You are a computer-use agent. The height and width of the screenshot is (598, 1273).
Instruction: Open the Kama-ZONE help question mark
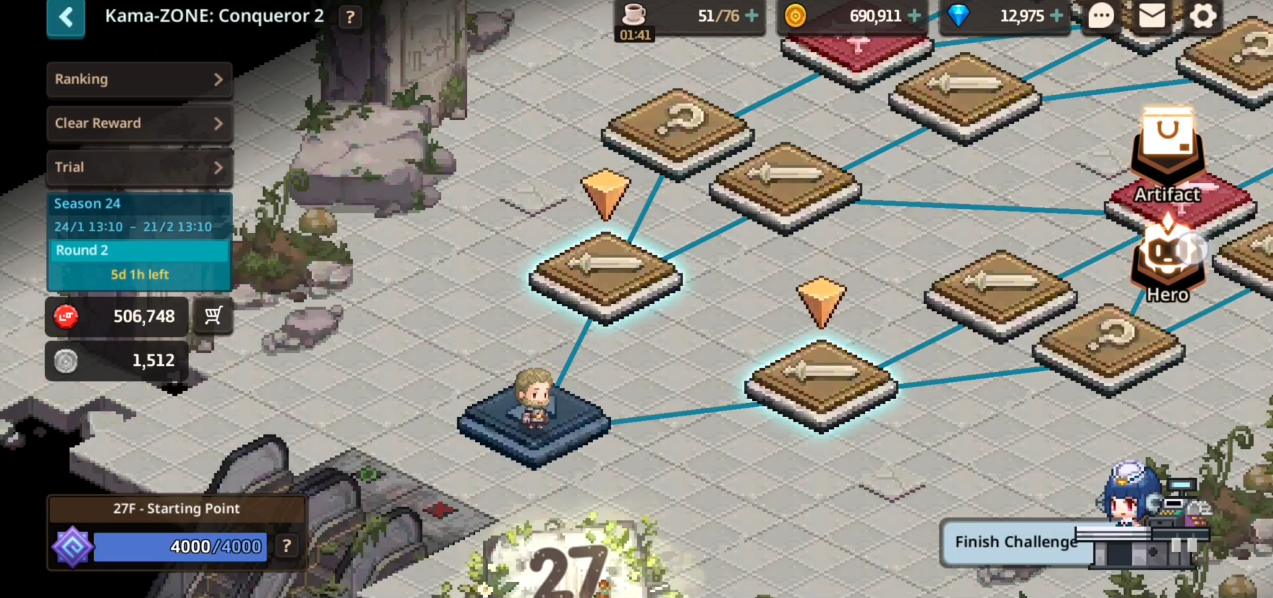[x=350, y=17]
